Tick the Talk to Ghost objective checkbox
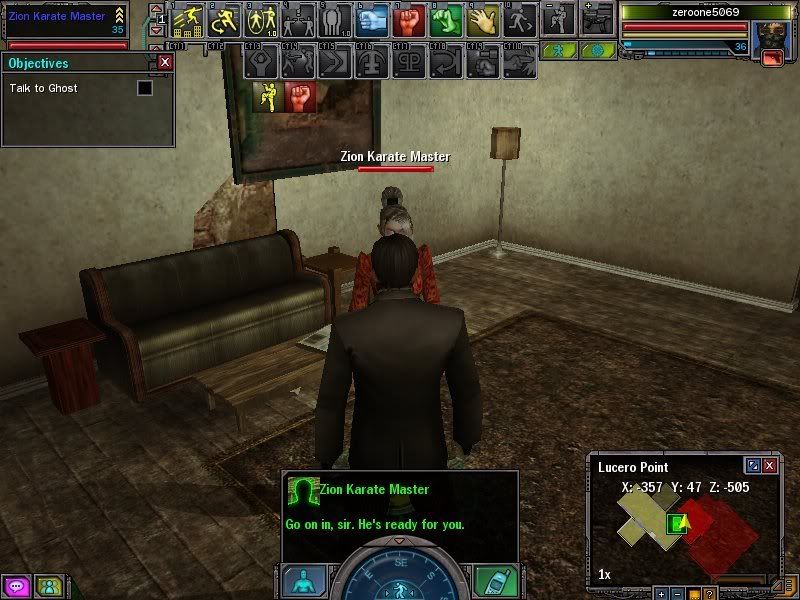Image resolution: width=800 pixels, height=600 pixels. (x=145, y=88)
